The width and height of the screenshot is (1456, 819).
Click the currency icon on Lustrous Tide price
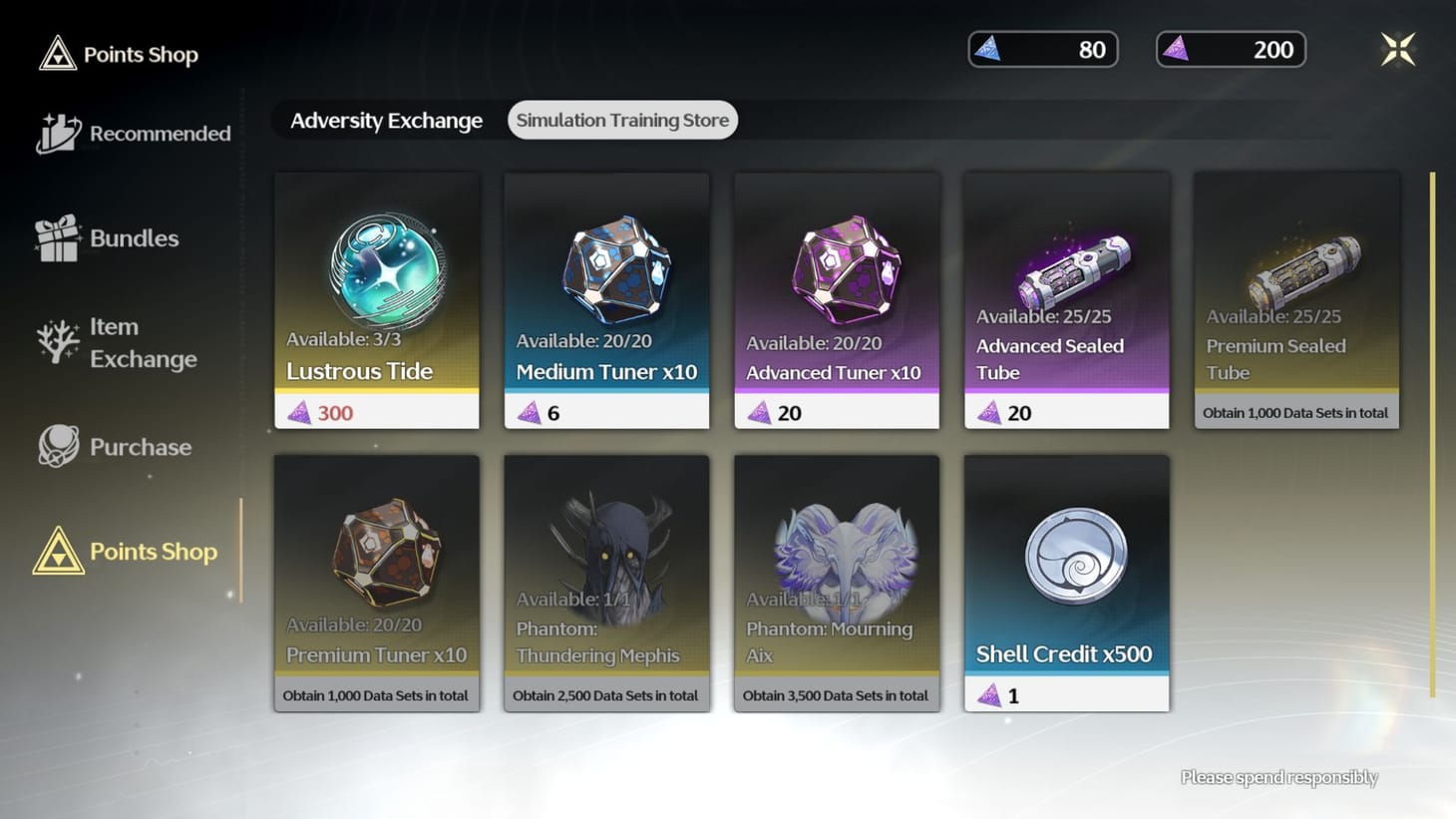[300, 412]
